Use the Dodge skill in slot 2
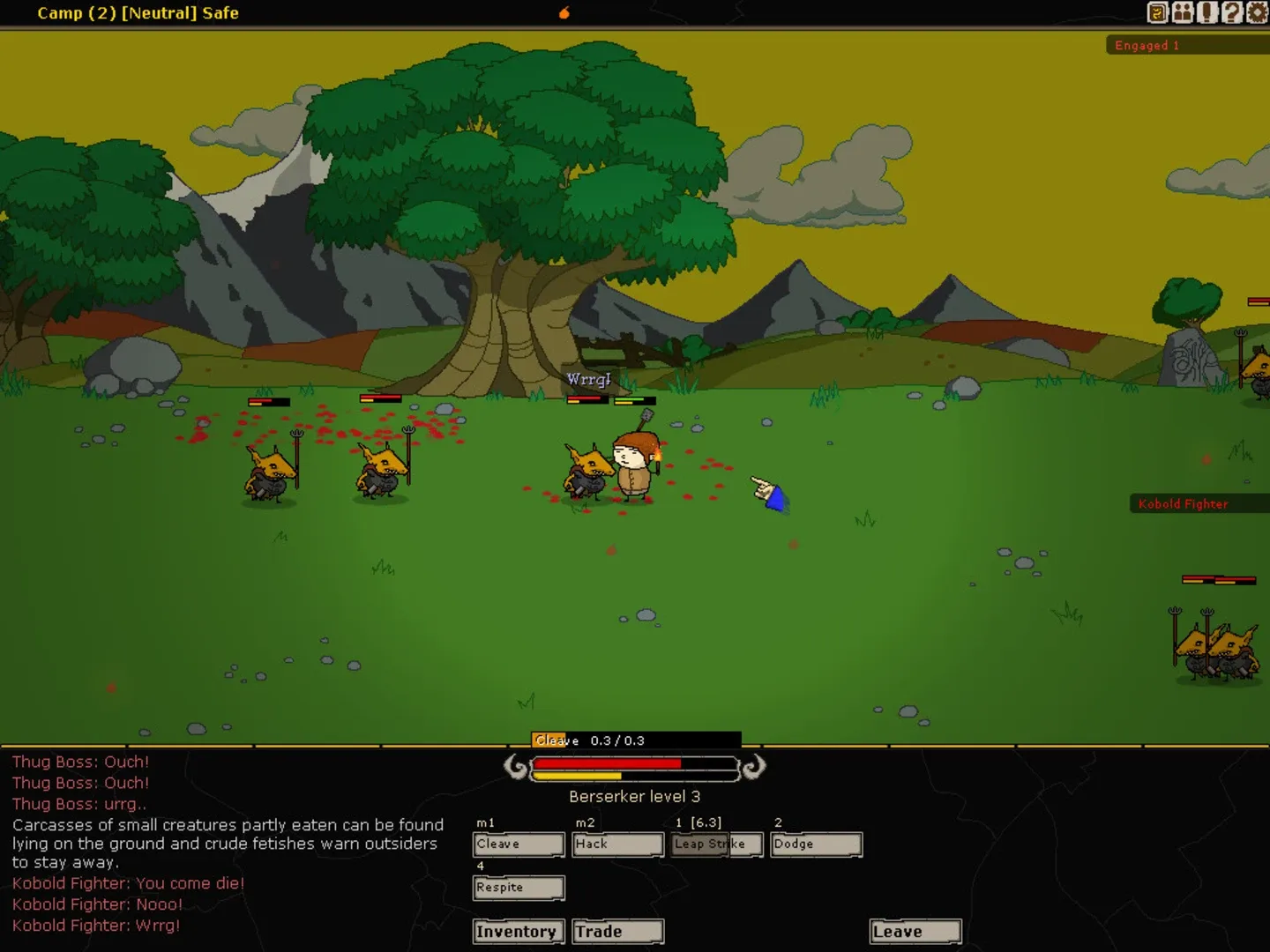Viewport: 1270px width, 952px height. point(815,844)
